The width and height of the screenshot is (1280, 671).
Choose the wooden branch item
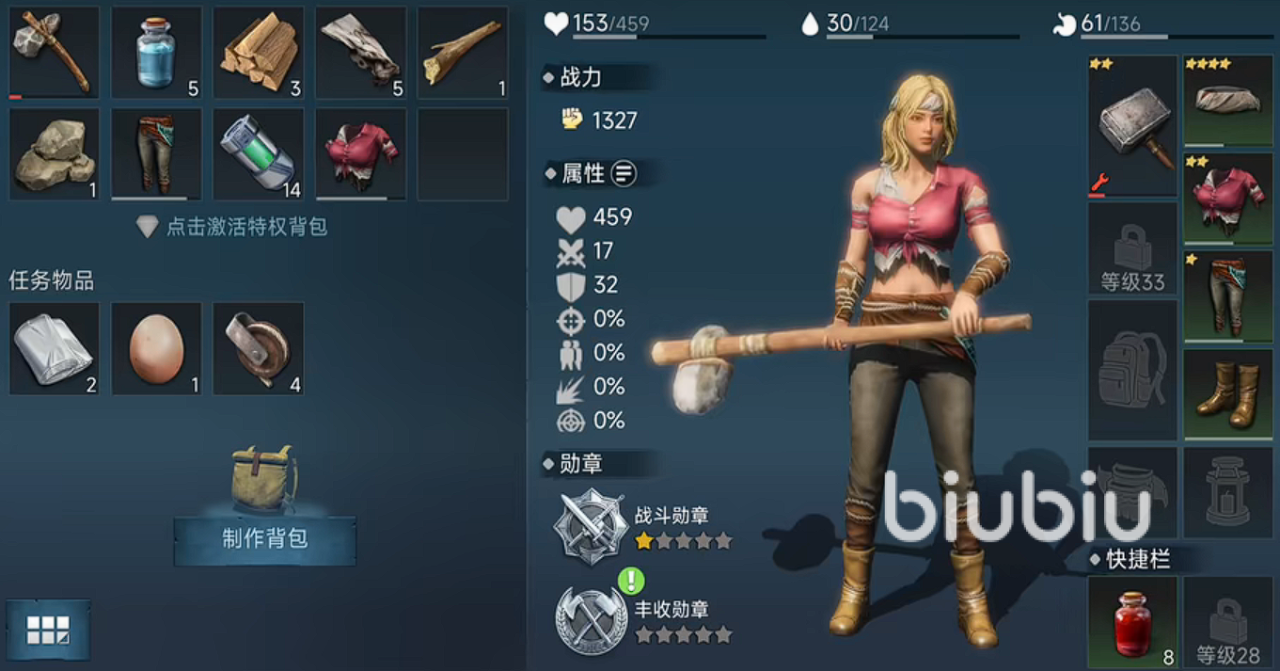462,52
